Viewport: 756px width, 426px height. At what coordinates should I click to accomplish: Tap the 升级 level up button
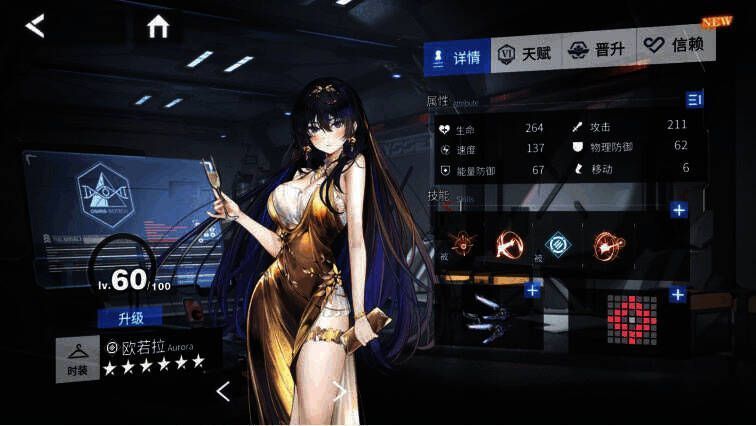[x=129, y=317]
